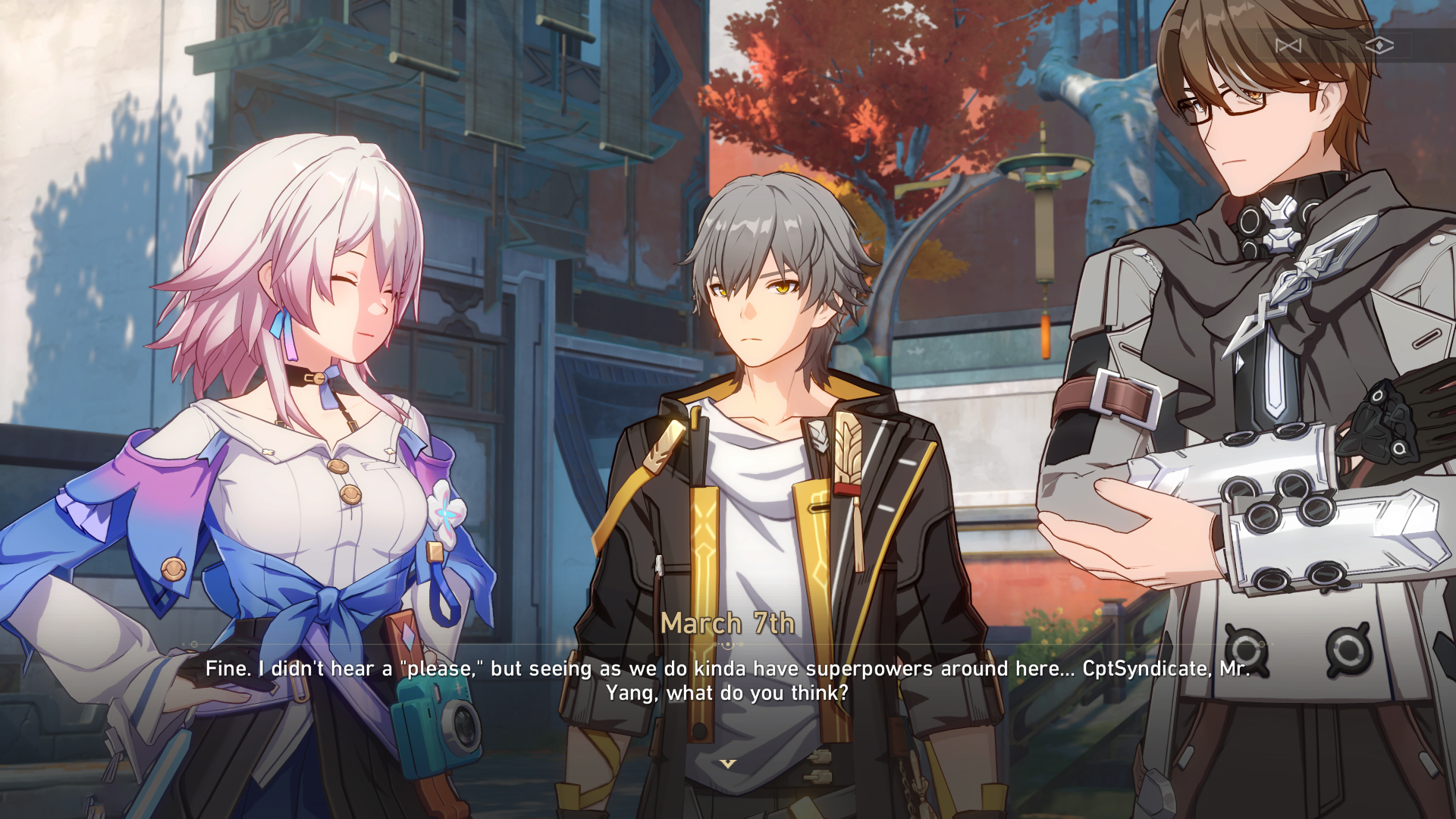Click the top-right control bar
This screenshot has height=819, width=1456.
click(1335, 45)
